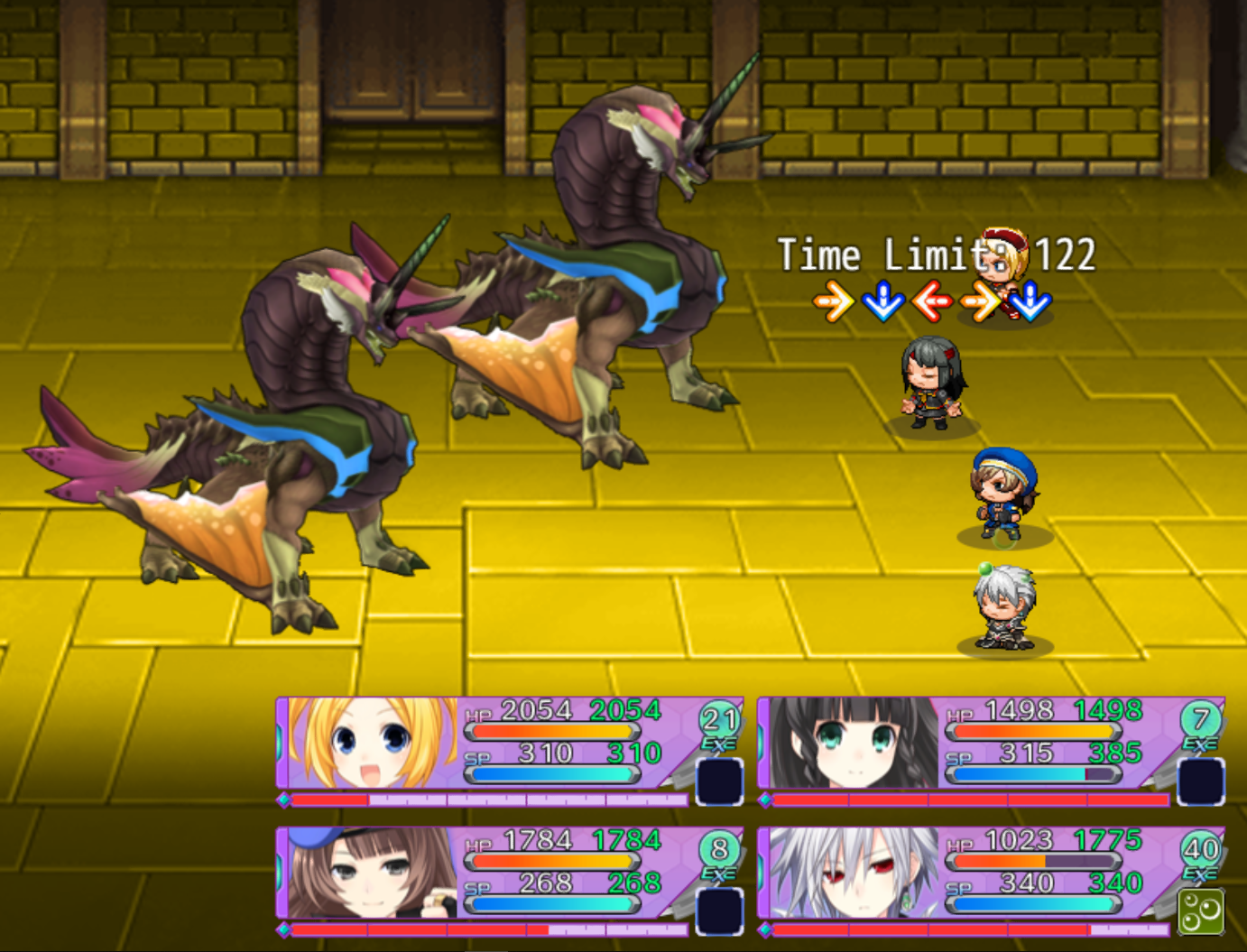Select the final down arrow in the input chain
The width and height of the screenshot is (1247, 952).
[1029, 305]
